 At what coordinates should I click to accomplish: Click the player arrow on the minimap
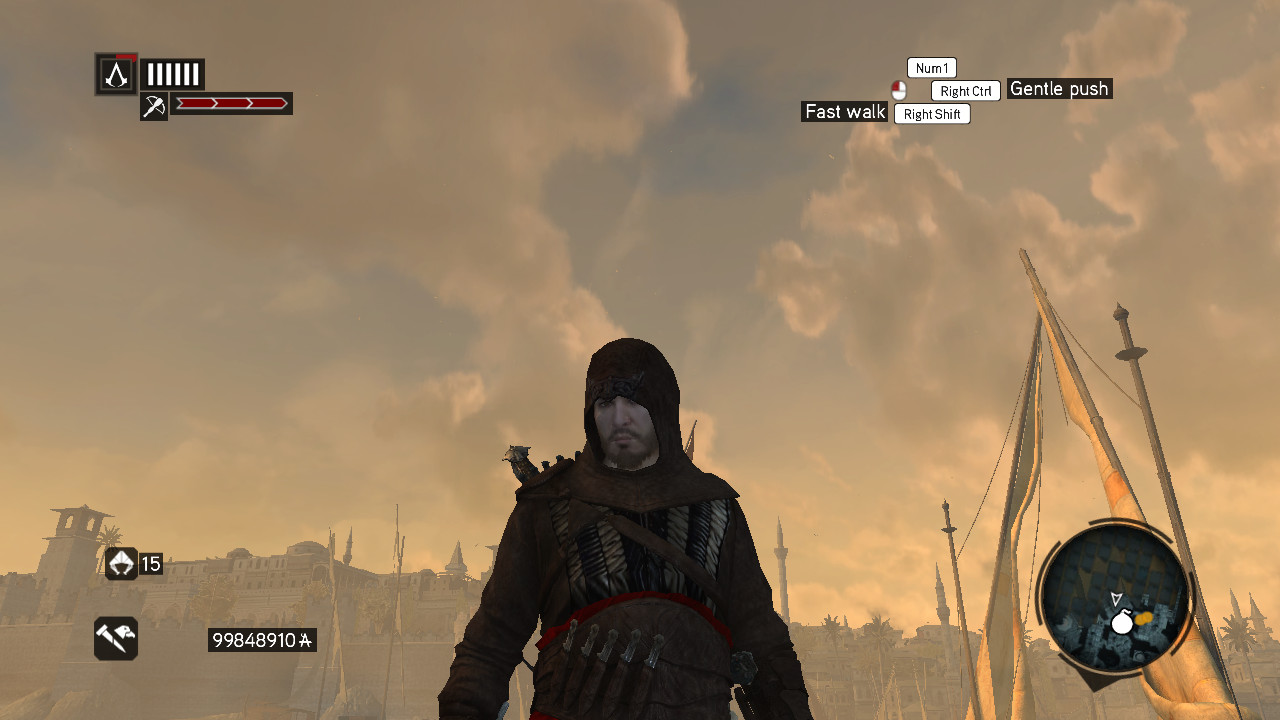pyautogui.click(x=1114, y=600)
